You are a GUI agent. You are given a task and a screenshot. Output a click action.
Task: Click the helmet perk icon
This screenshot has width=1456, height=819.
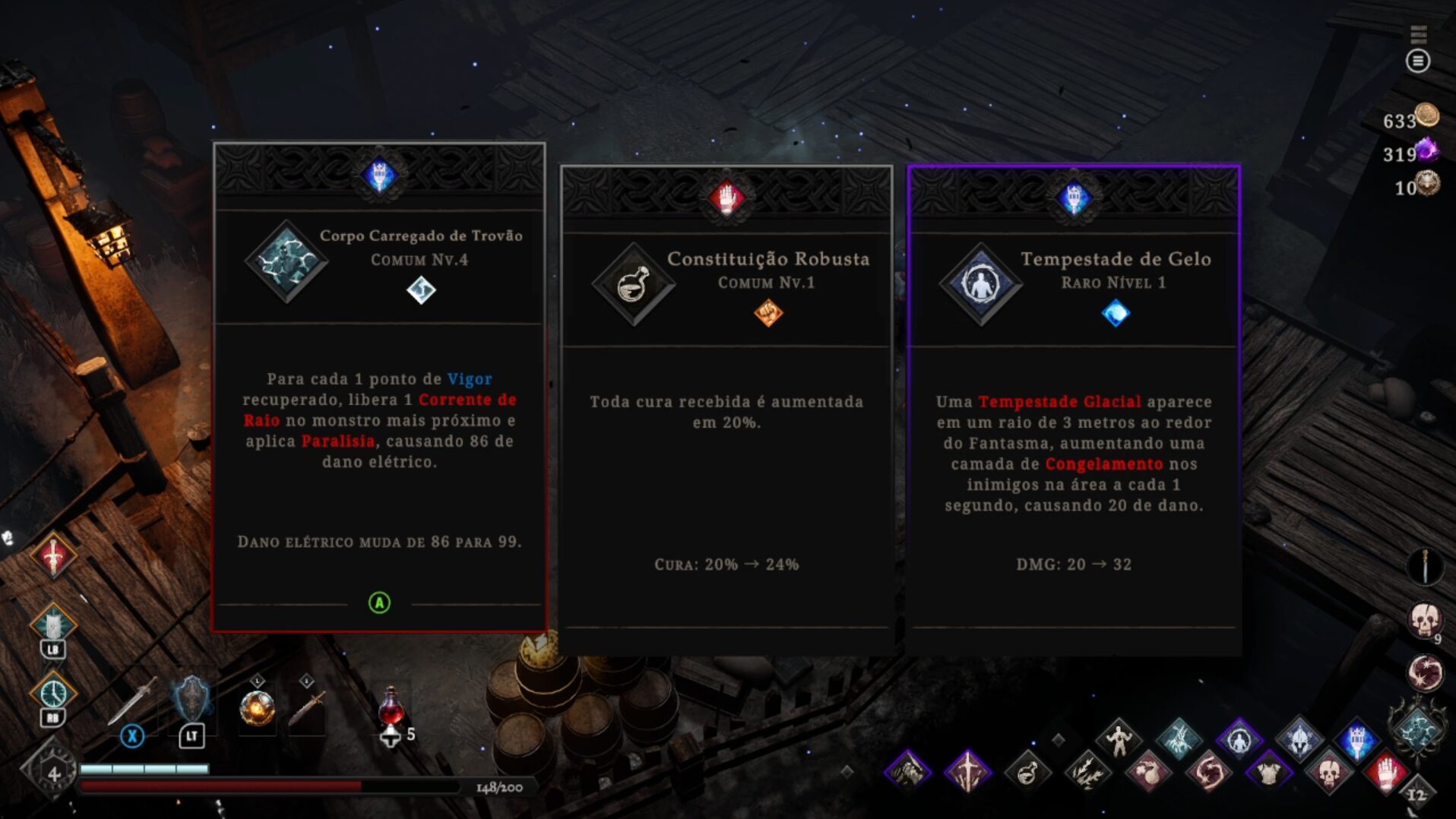1299,738
